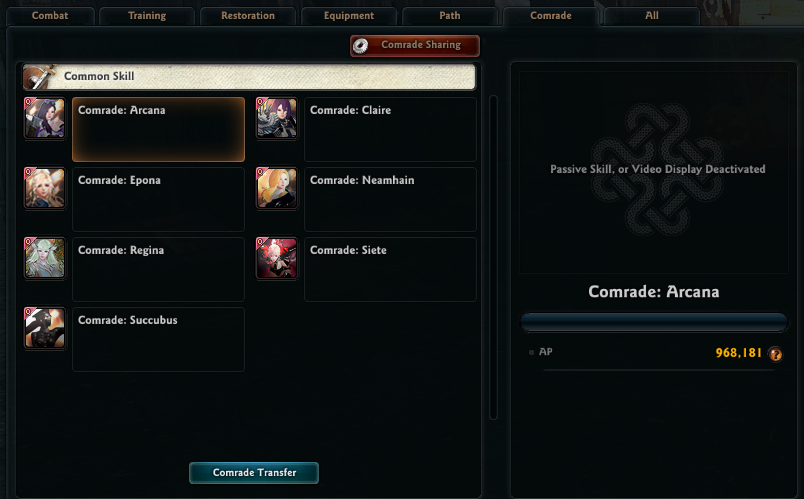Click Siete's portrait icon
This screenshot has width=804, height=499.
click(x=277, y=258)
